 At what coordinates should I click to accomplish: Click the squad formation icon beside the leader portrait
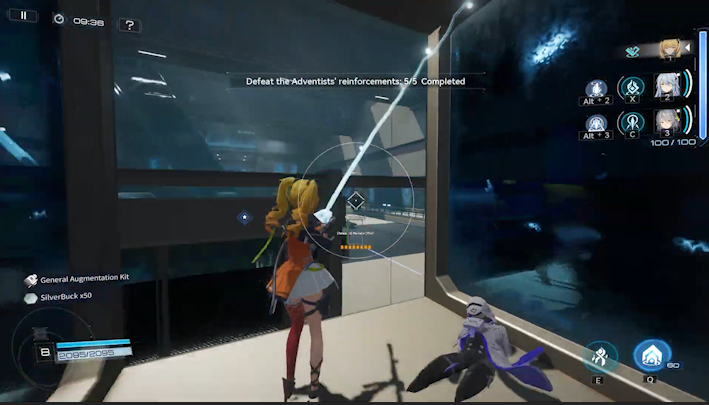[633, 51]
